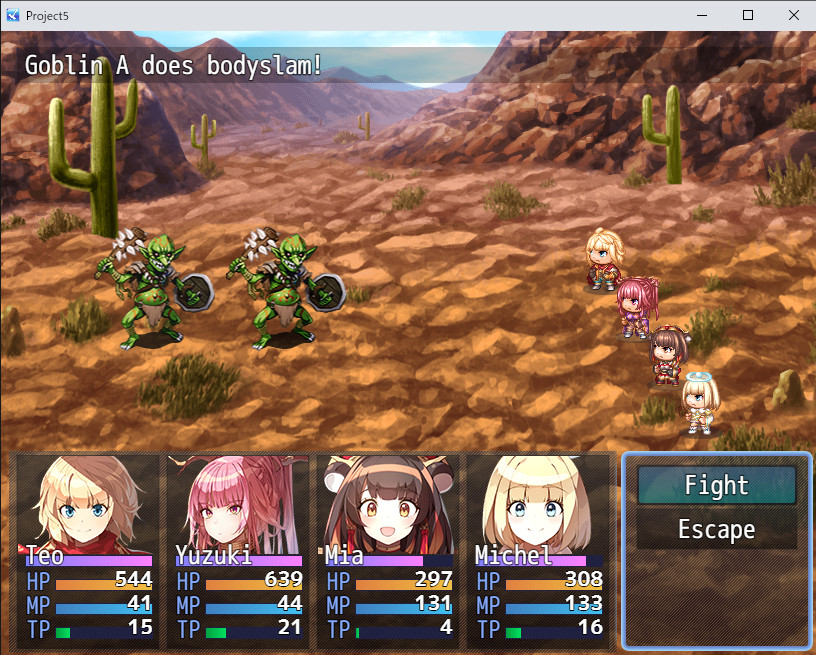816x655 pixels.
Task: Minimize the Project5 window
Action: [701, 16]
